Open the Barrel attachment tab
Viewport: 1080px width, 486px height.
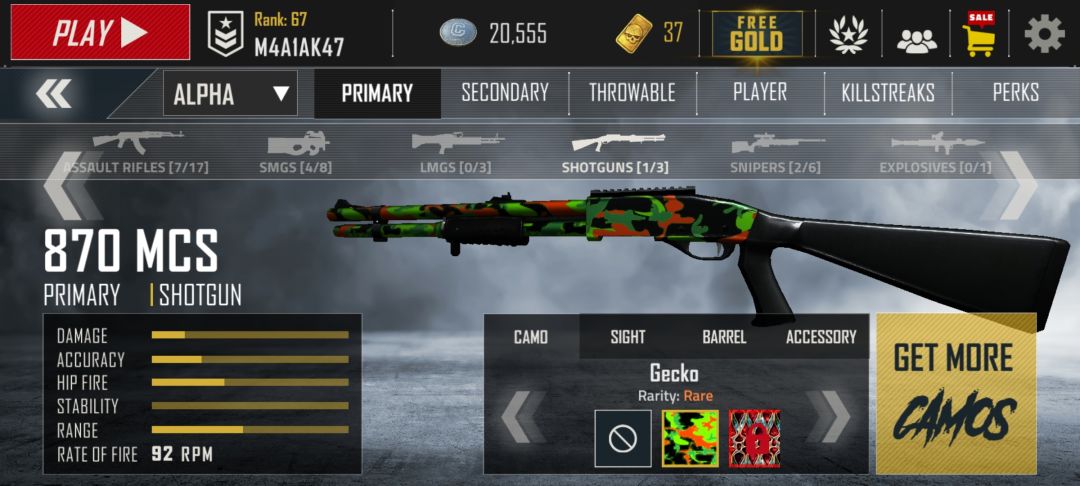pyautogui.click(x=724, y=337)
